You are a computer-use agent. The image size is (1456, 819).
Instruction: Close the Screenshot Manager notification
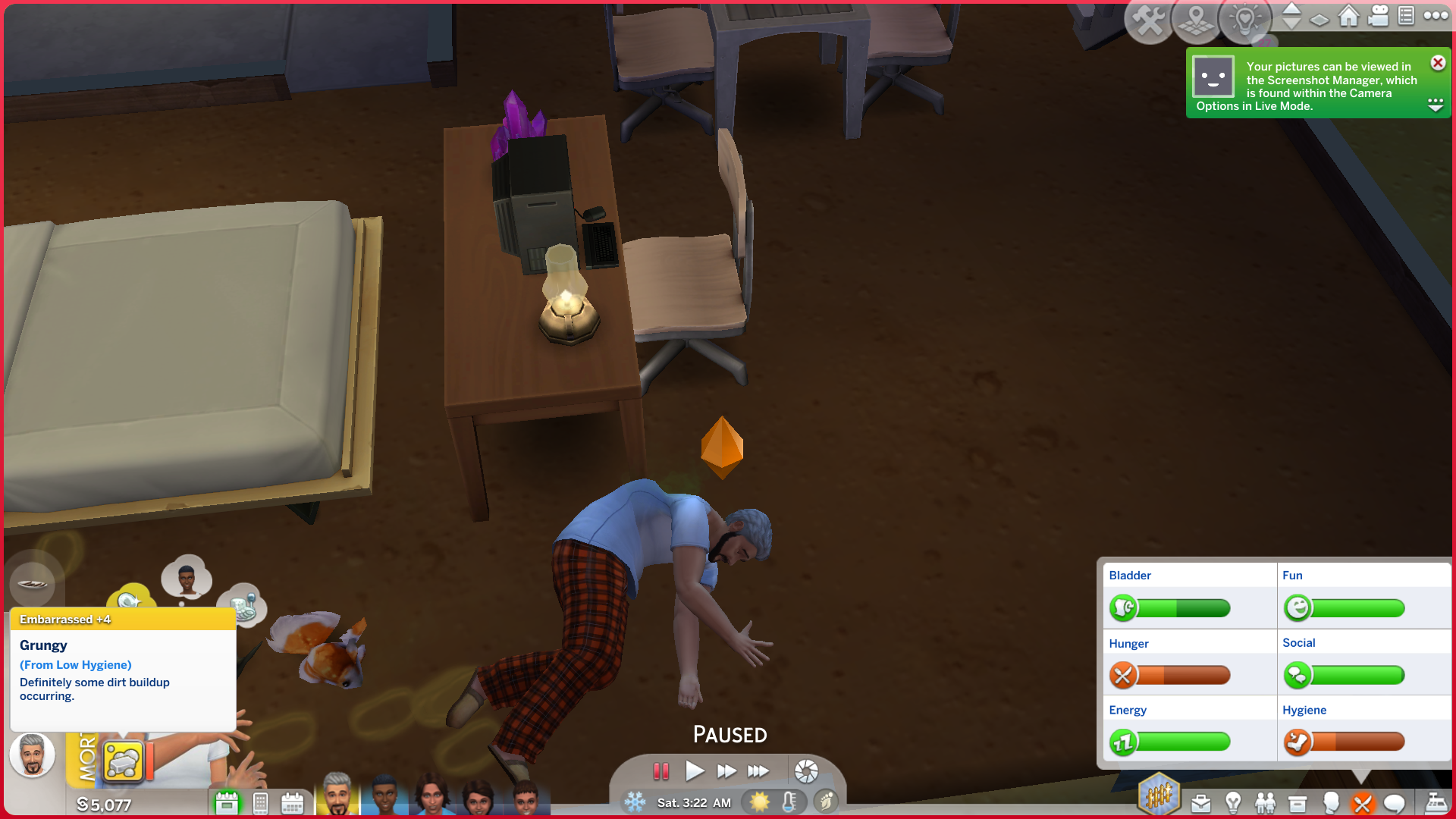1437,63
